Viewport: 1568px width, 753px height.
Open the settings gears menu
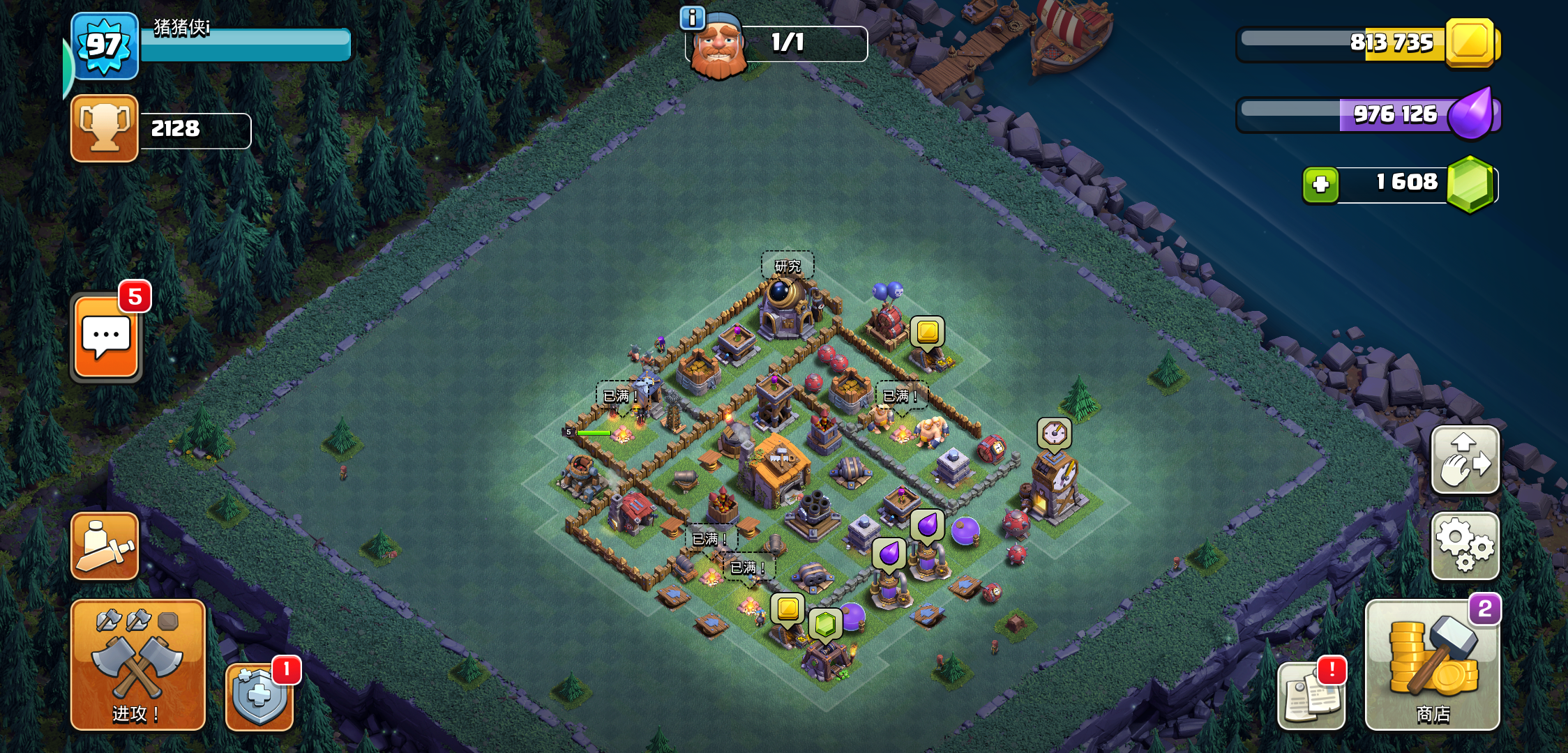pos(1465,546)
